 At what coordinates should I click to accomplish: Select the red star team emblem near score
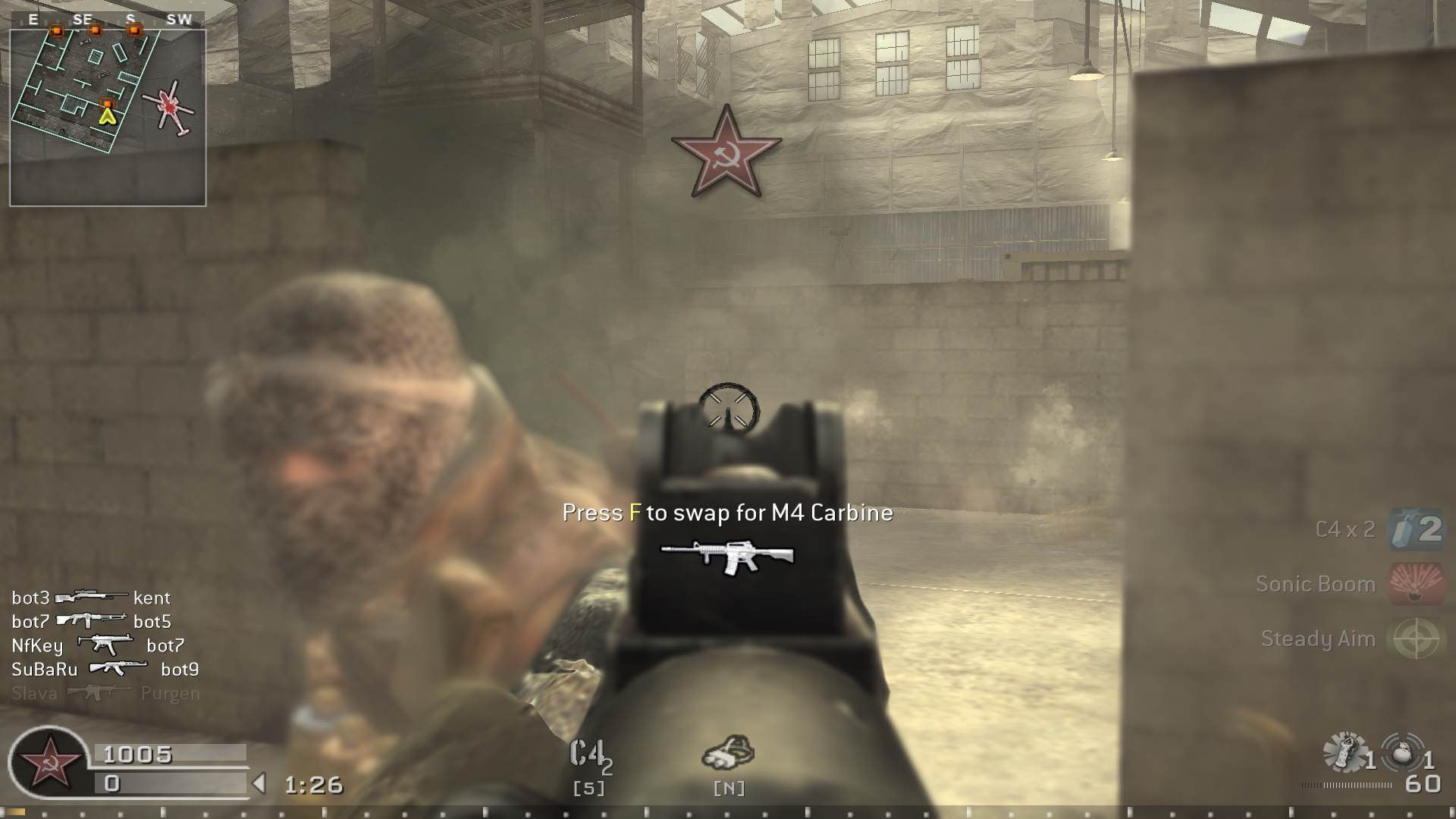(x=49, y=760)
